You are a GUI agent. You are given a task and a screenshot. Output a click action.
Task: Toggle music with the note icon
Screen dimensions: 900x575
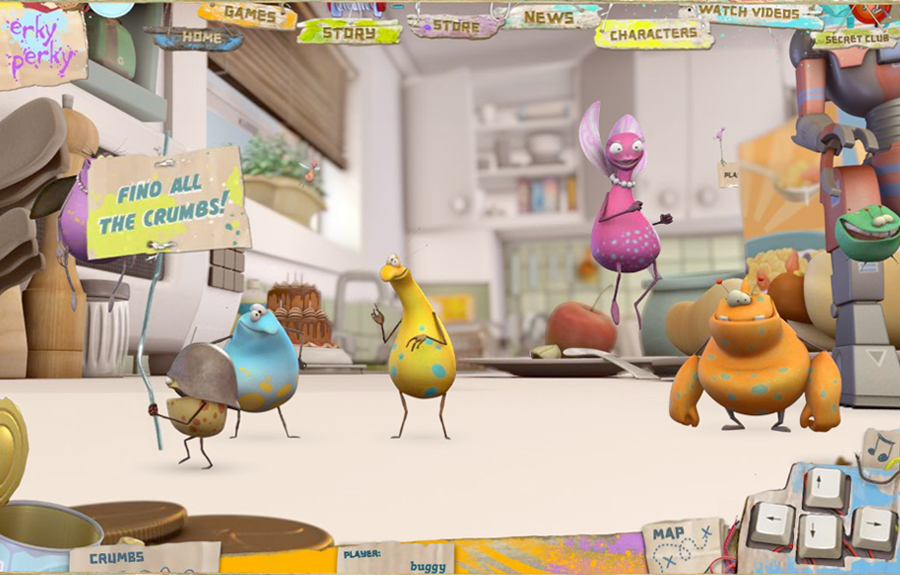879,449
